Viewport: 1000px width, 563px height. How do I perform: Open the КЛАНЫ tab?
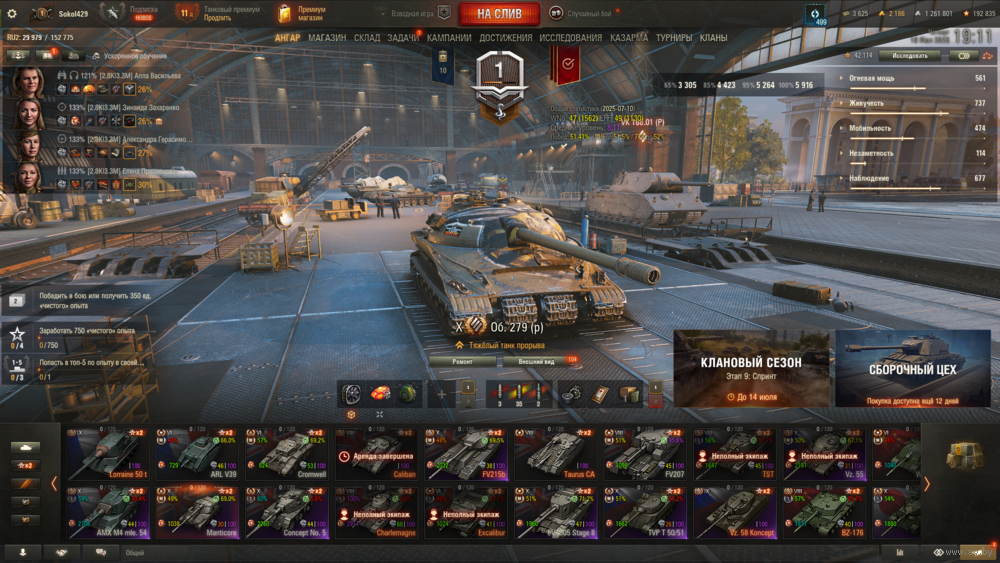click(x=713, y=38)
